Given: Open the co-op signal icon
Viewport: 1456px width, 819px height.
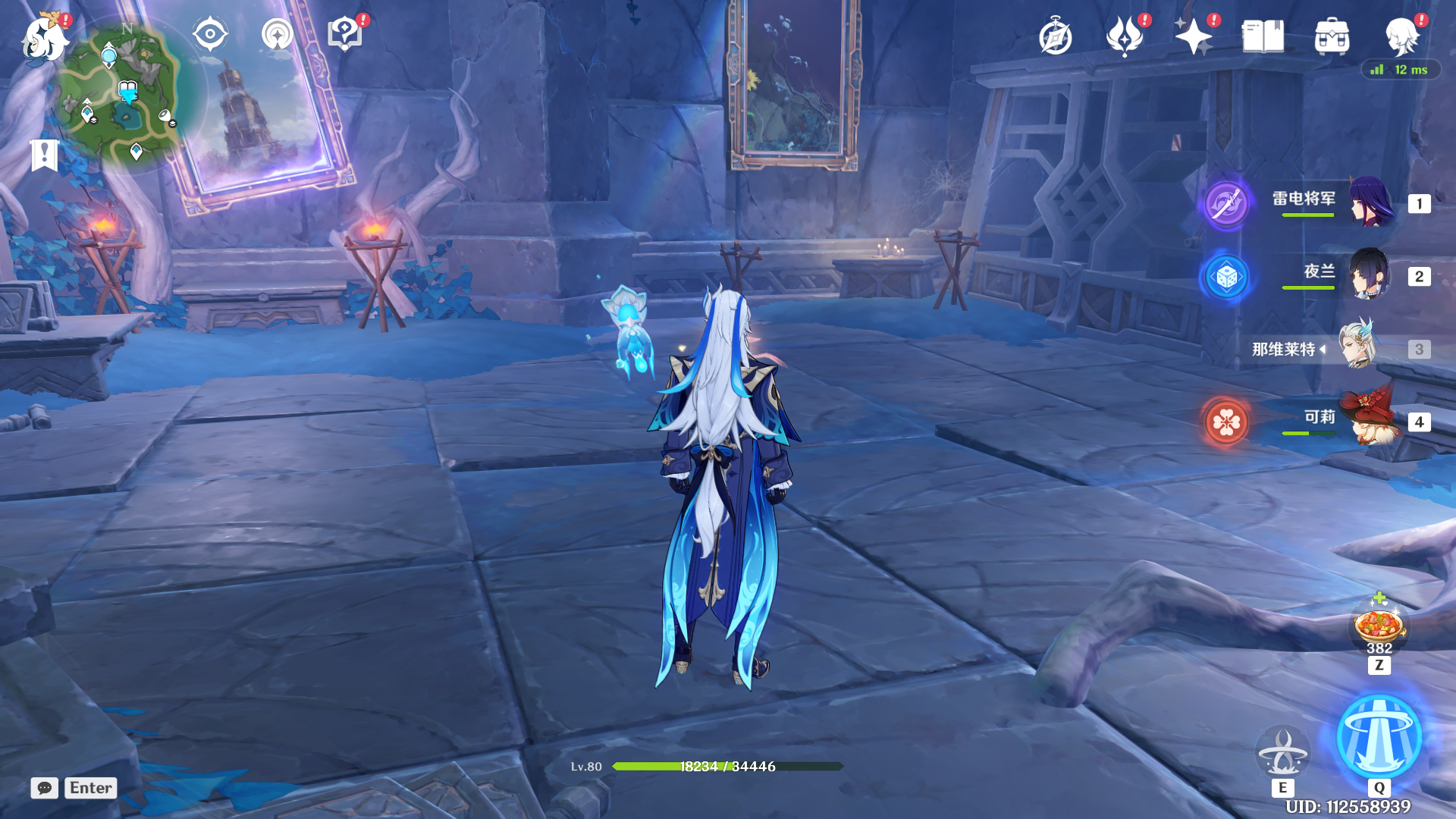Looking at the screenshot, I should coord(278,35).
